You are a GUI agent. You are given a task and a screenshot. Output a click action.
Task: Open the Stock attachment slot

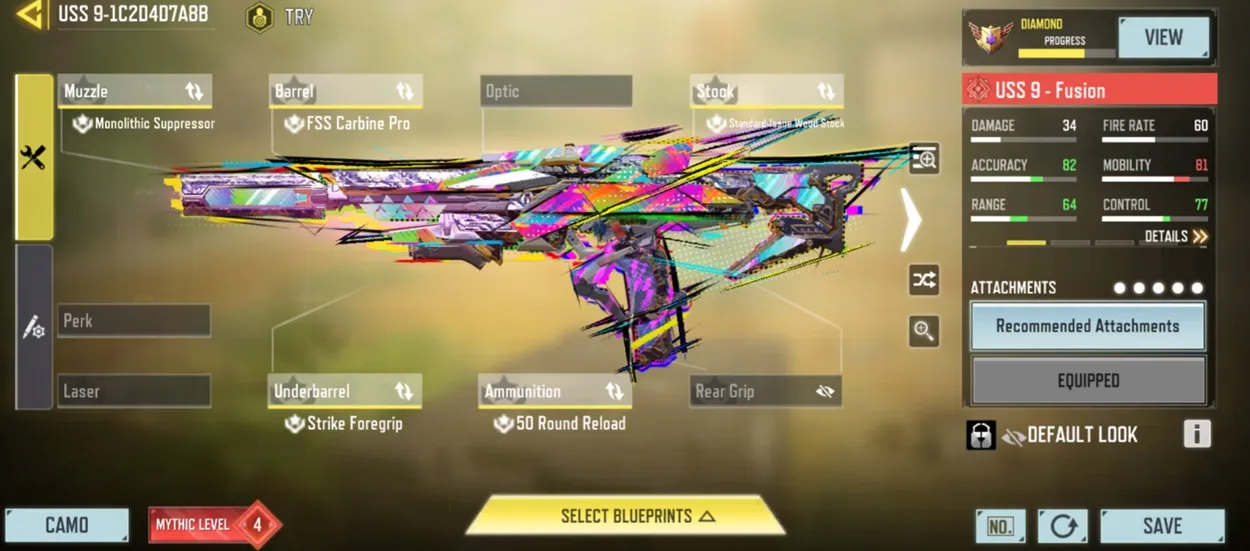[766, 92]
